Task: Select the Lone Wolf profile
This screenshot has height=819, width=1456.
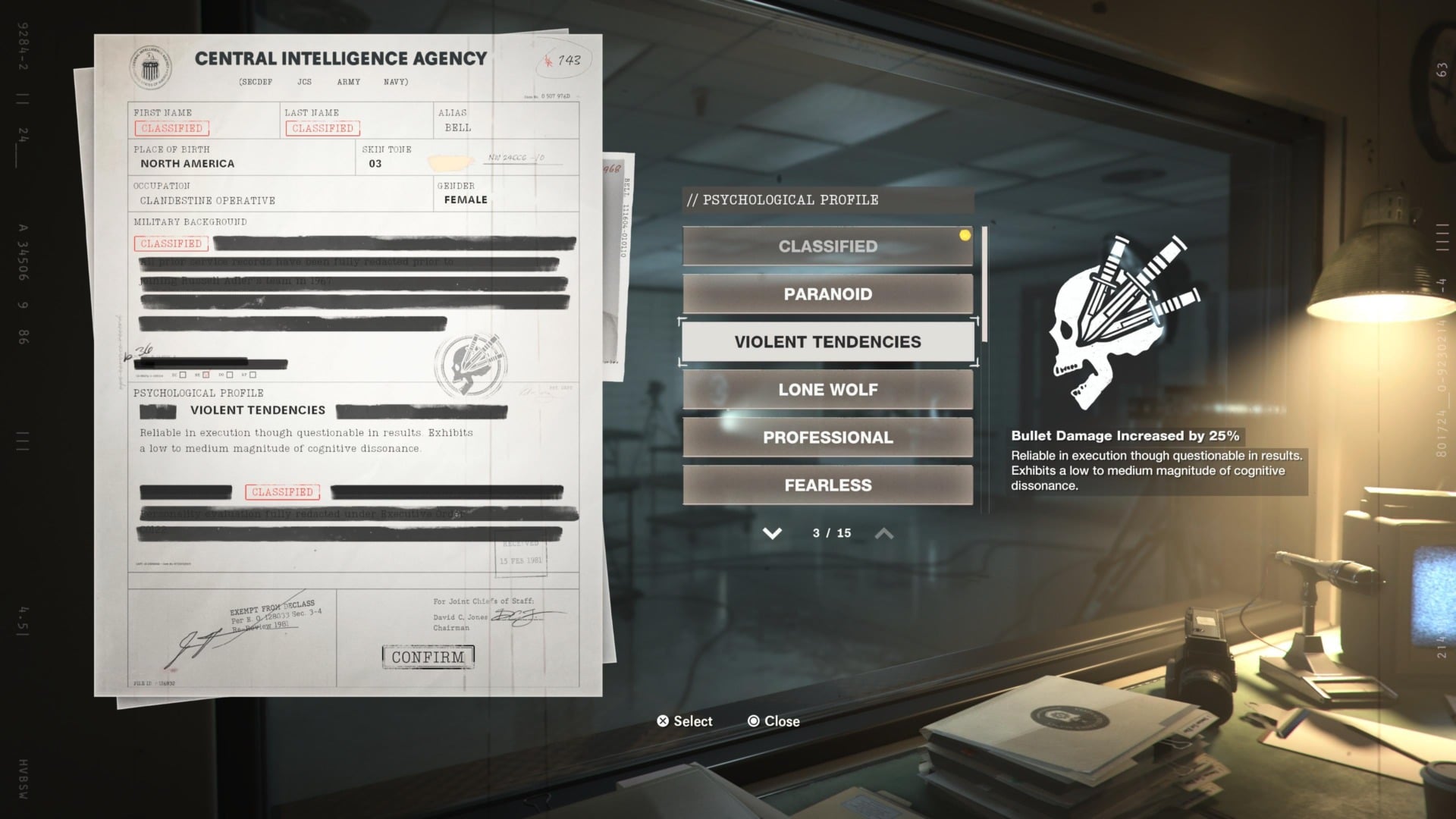Action: coord(827,389)
